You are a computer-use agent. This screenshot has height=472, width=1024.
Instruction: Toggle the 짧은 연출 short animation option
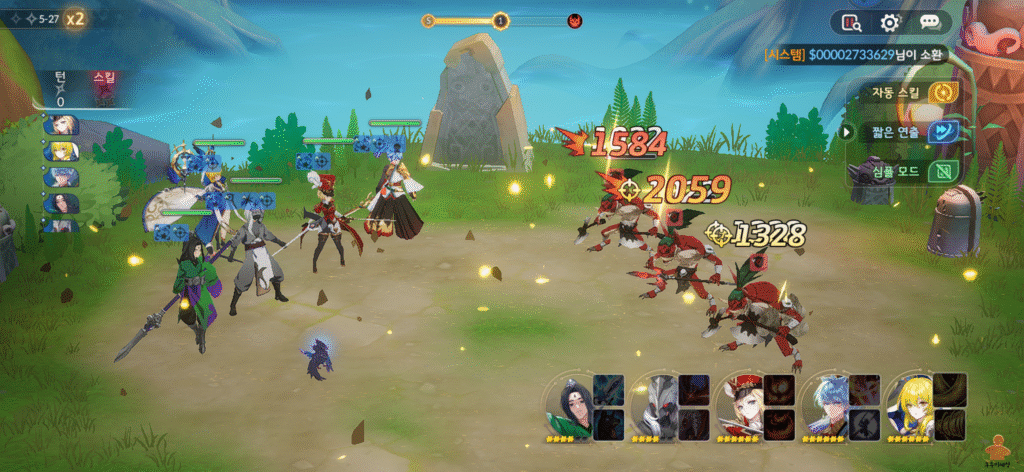[940, 132]
